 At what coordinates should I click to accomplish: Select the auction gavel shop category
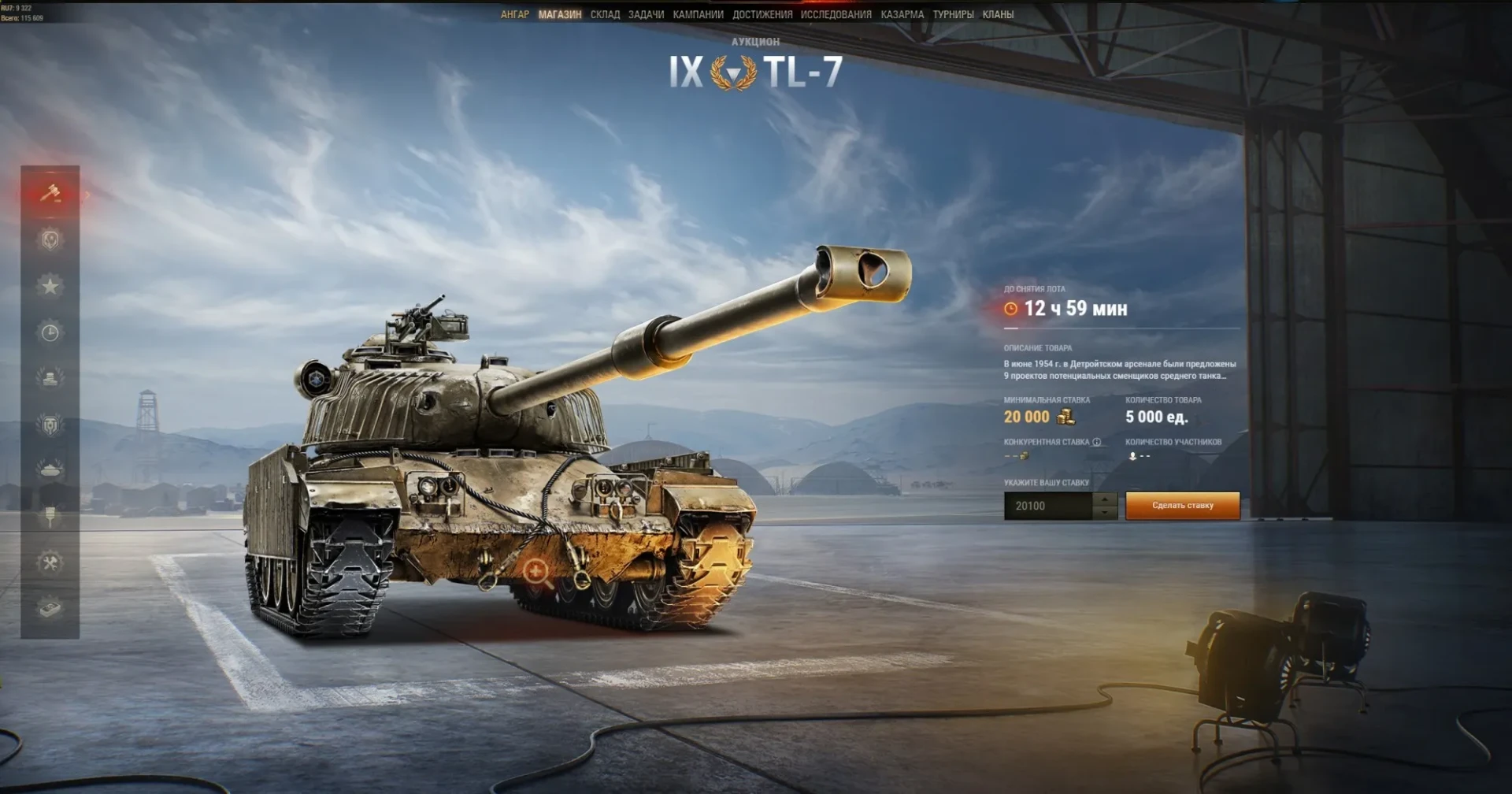click(x=50, y=193)
